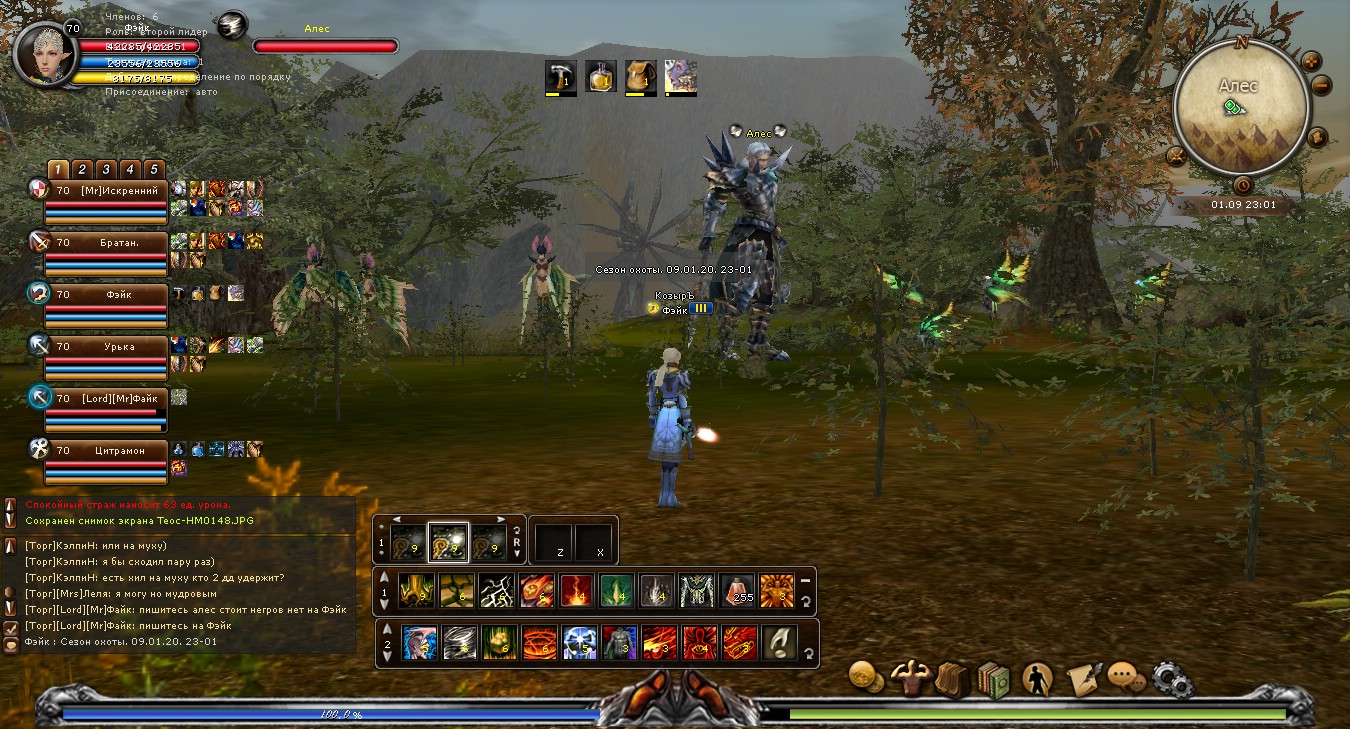Cast the fiery pentagram circle skill

540,642
